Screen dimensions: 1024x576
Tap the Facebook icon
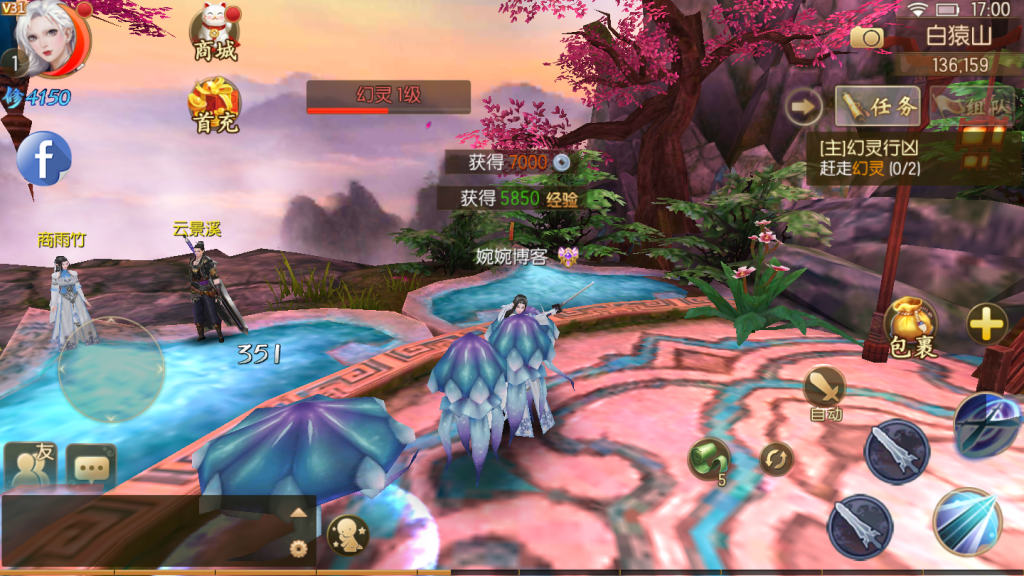coord(44,158)
